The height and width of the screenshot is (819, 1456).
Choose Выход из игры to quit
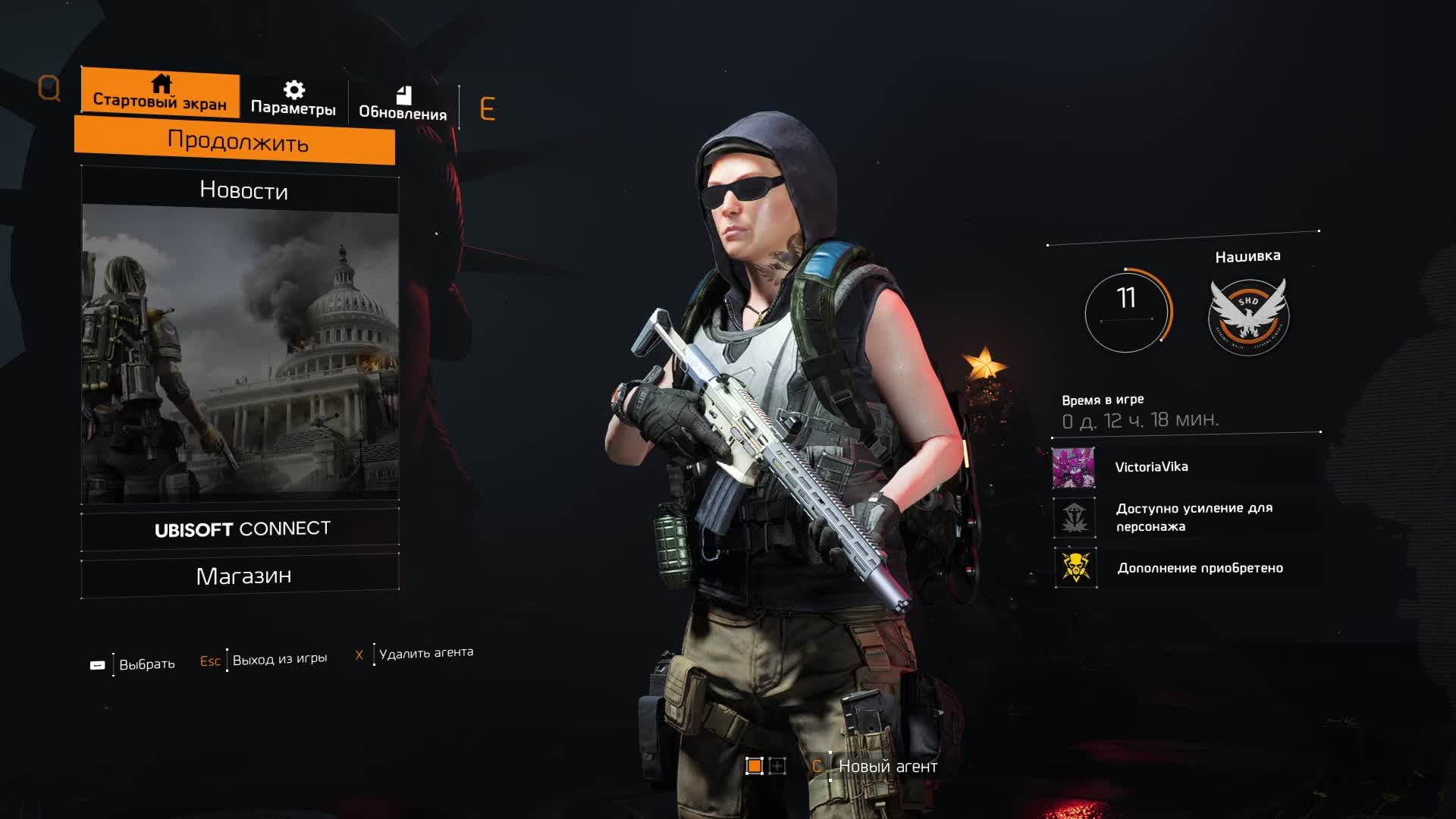(x=279, y=660)
